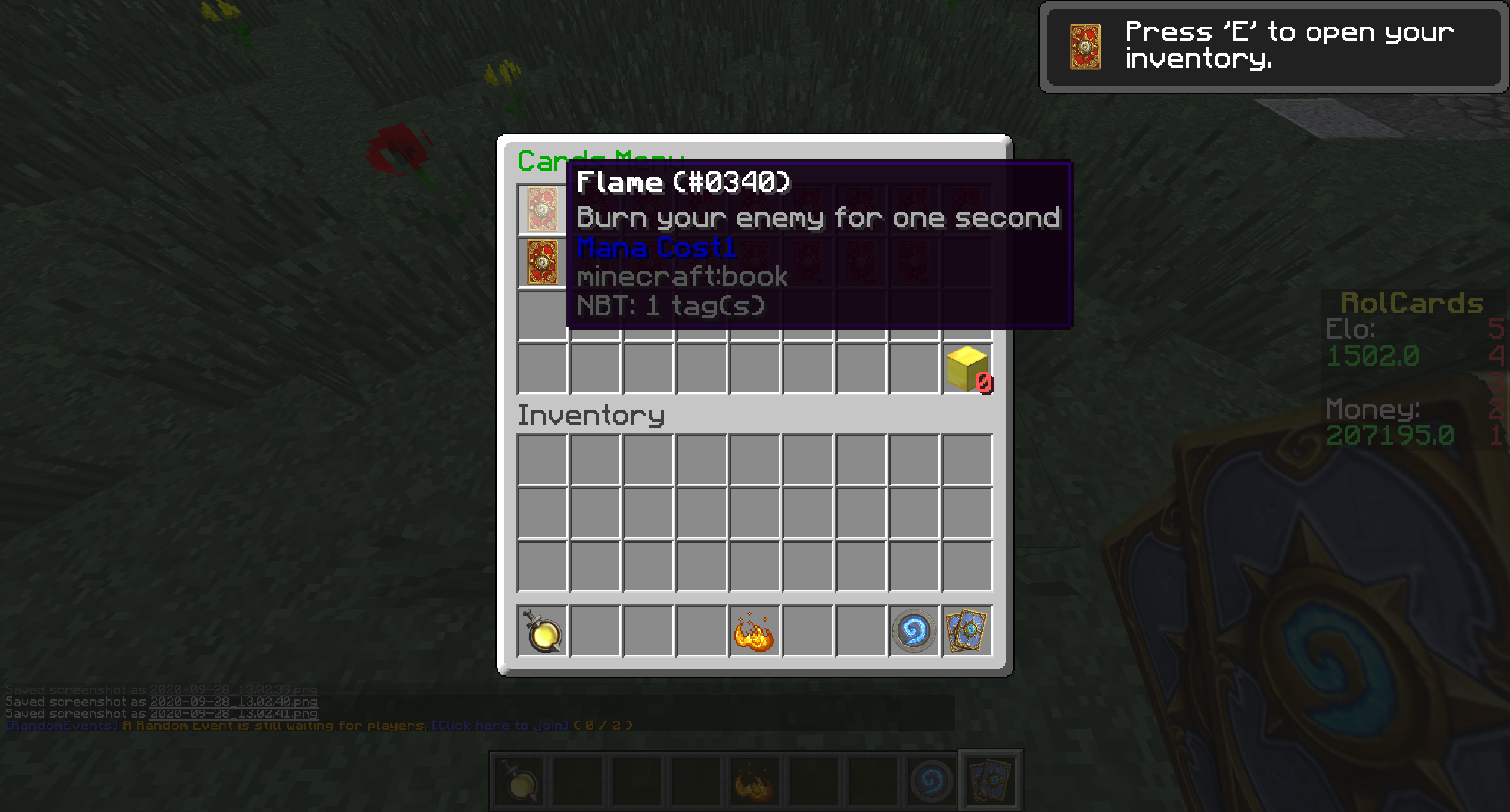Click the gold block in the Cards Menu
Viewport: 1510px width, 812px height.
click(967, 369)
